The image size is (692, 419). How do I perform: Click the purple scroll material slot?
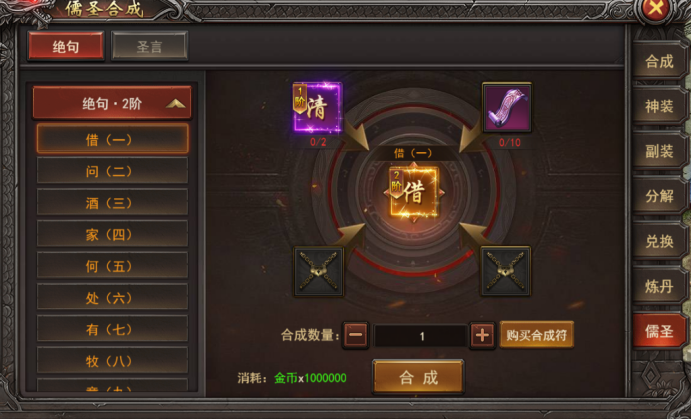click(506, 107)
